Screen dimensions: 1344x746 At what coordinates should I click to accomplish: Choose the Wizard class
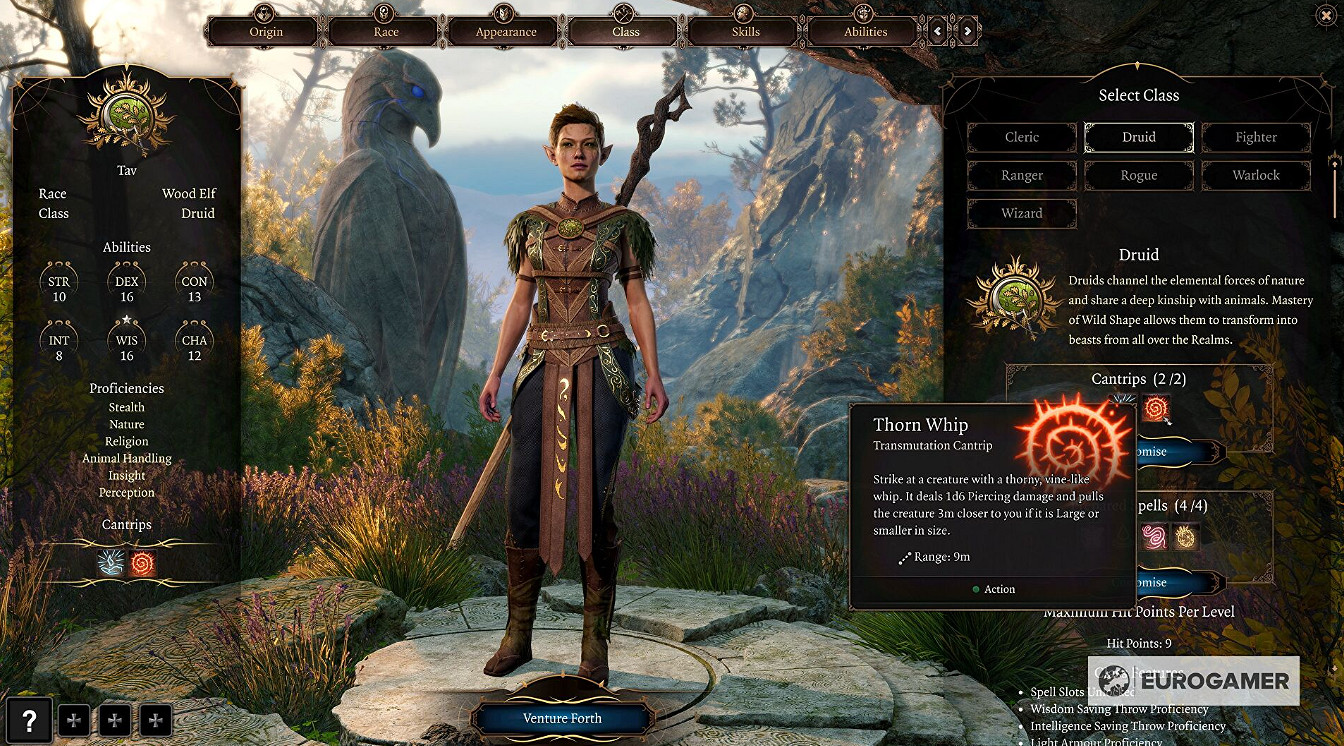pyautogui.click(x=1022, y=213)
